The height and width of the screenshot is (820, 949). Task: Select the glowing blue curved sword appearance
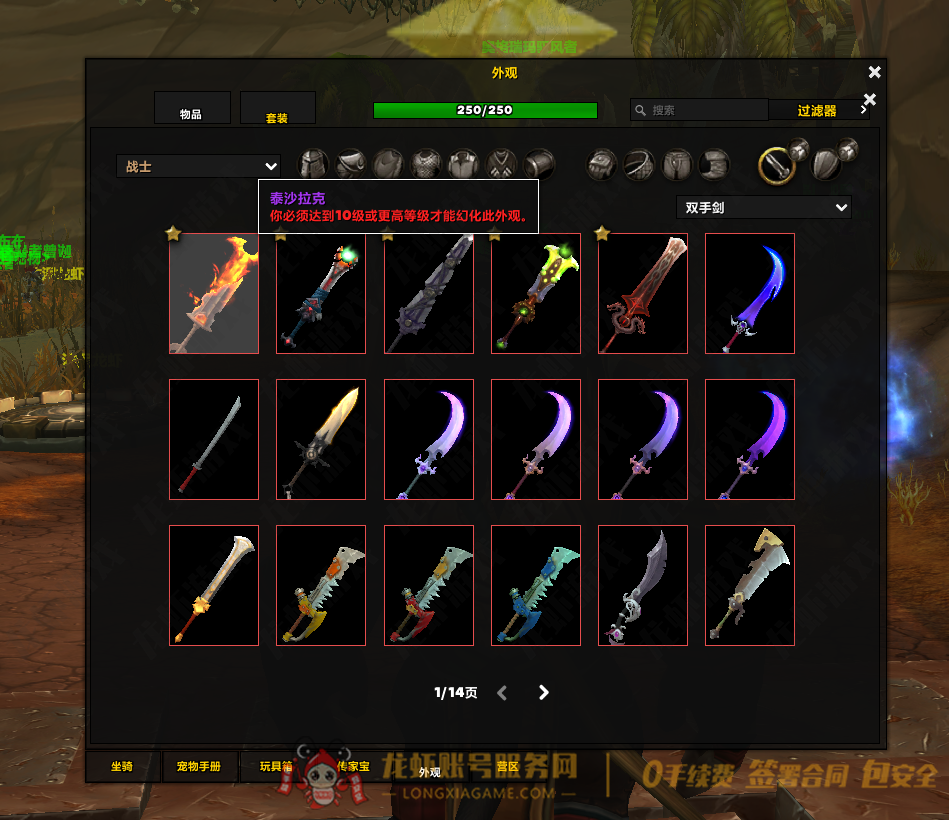click(x=750, y=294)
